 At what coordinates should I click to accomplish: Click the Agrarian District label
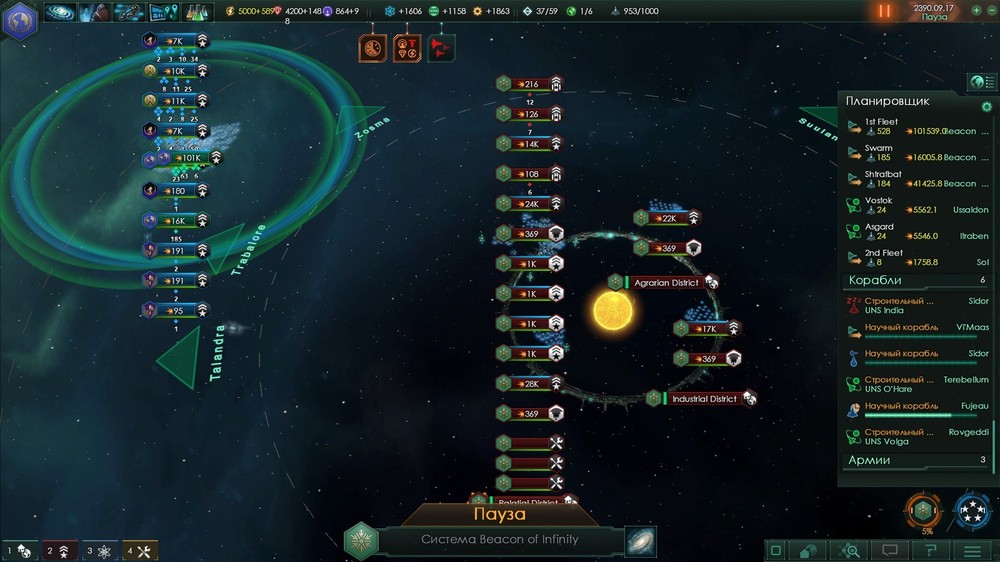(666, 283)
